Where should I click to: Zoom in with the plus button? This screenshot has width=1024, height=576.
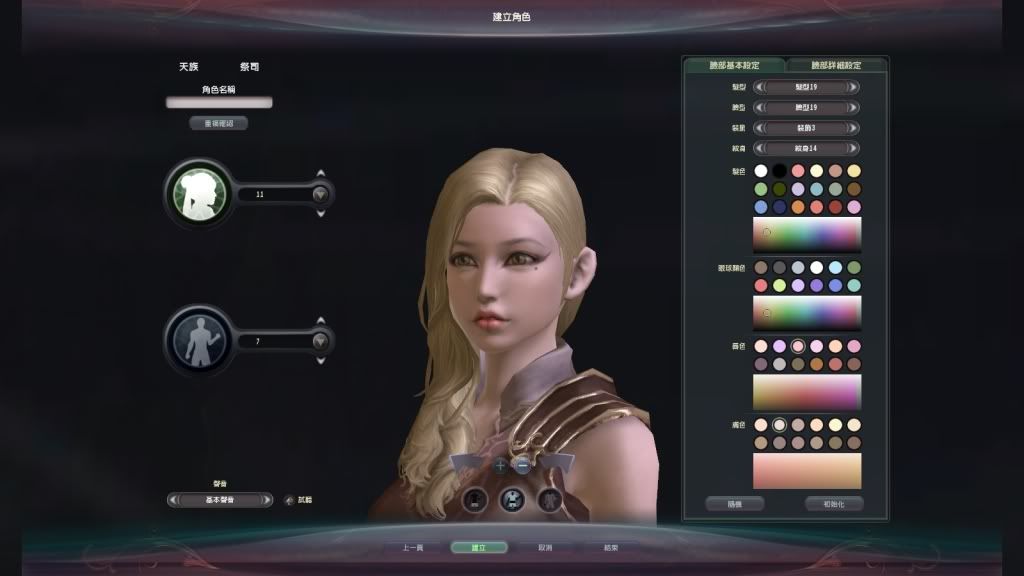click(x=500, y=465)
